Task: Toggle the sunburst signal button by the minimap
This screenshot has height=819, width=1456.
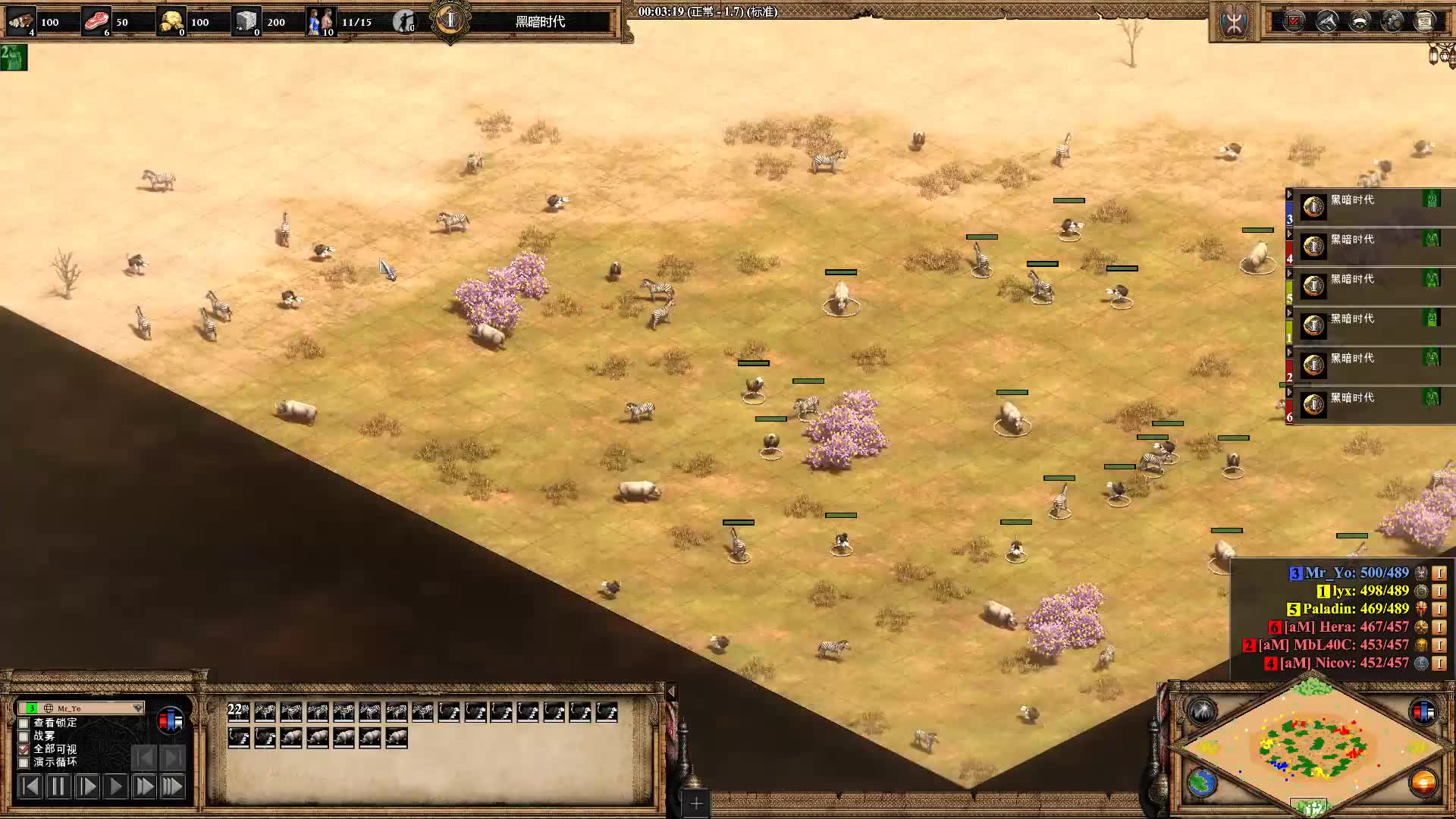Action: 1202,711
